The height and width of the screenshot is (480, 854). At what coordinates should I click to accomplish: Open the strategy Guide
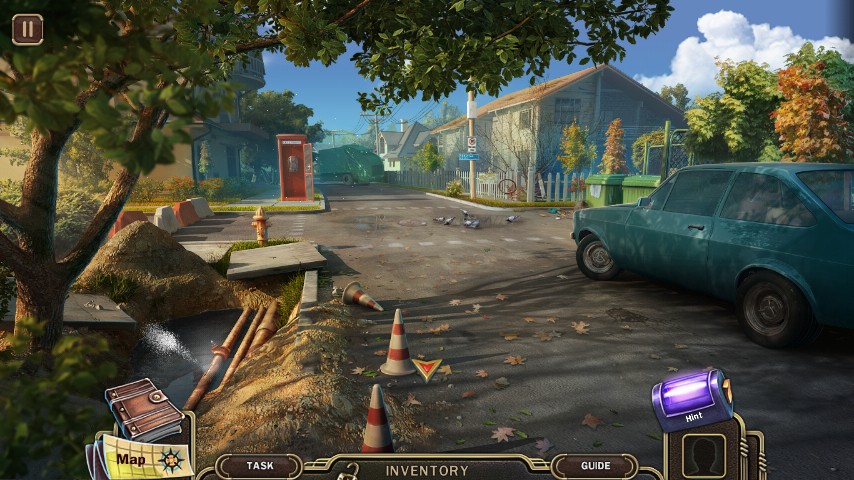tap(595, 466)
